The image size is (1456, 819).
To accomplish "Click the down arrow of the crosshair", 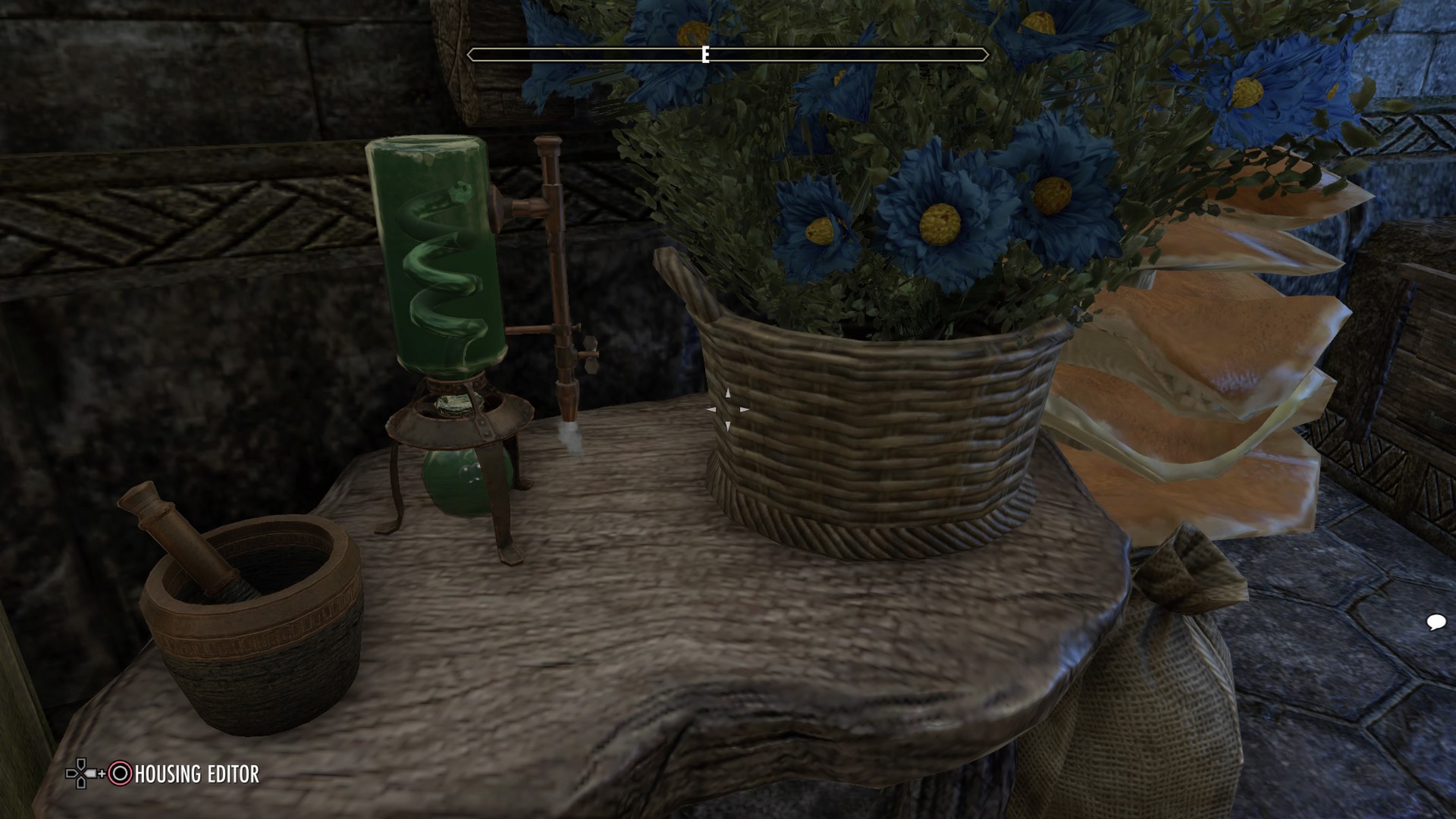I will click(727, 427).
